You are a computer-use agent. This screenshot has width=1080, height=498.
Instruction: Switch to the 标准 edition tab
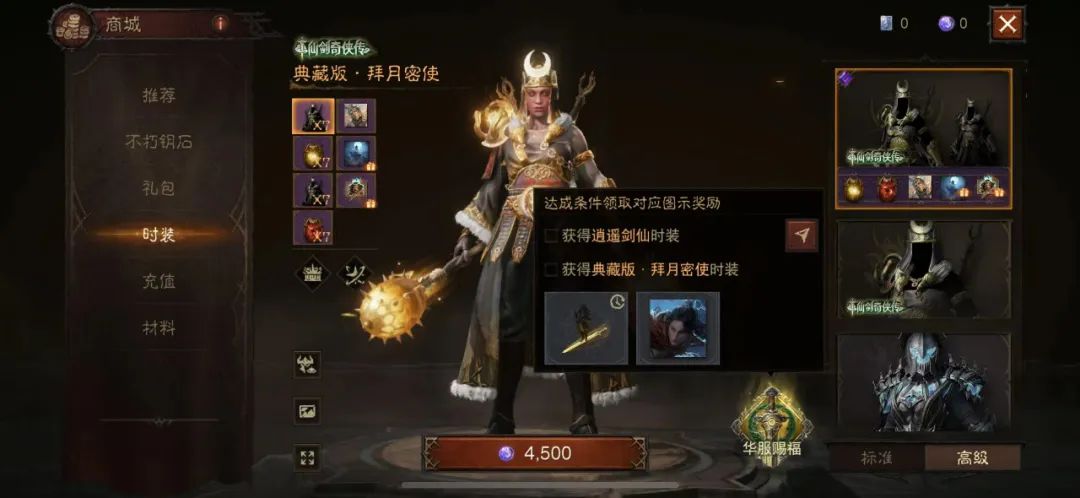coord(876,457)
